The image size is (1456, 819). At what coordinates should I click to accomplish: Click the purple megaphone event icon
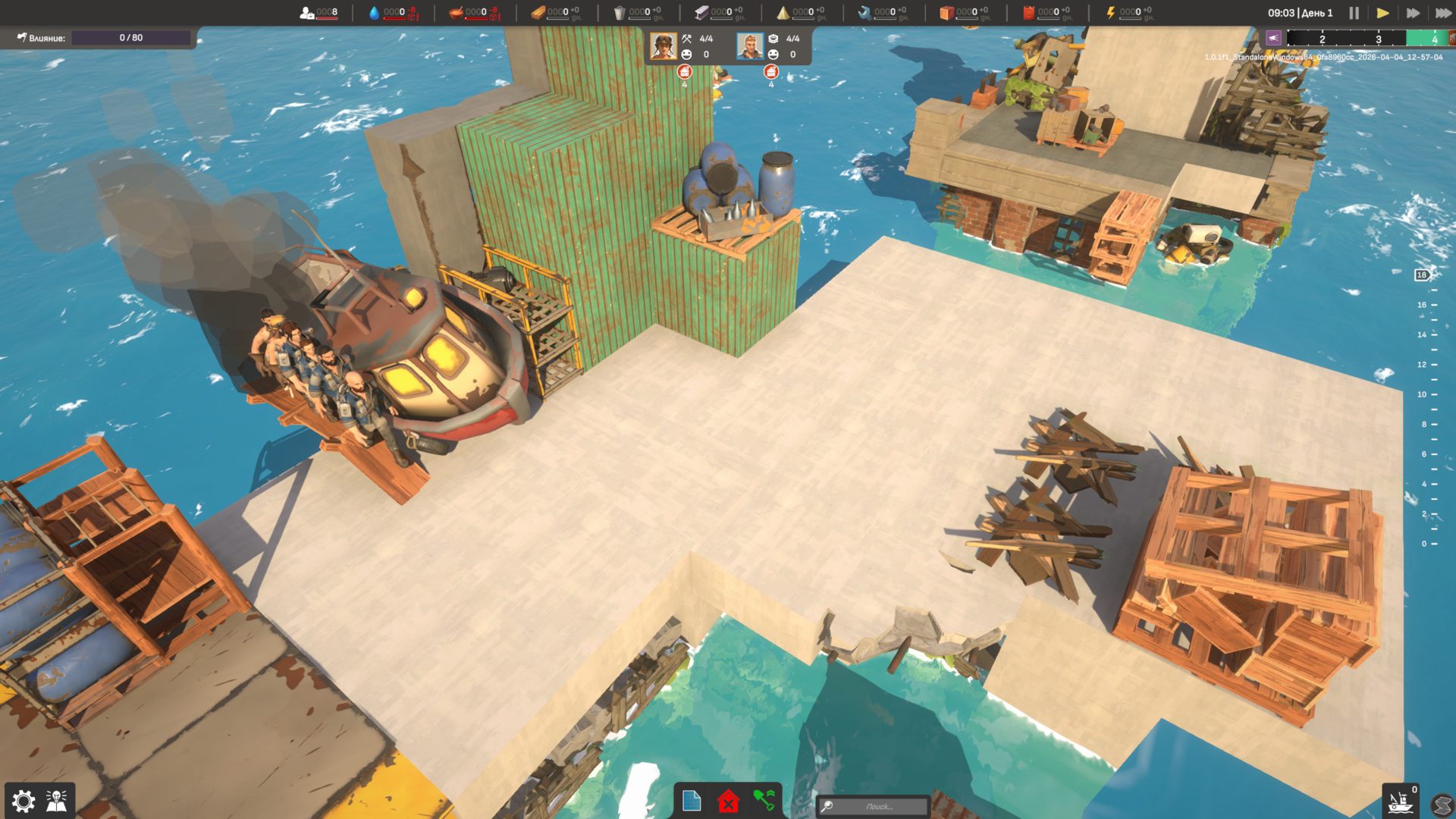[x=1273, y=38]
